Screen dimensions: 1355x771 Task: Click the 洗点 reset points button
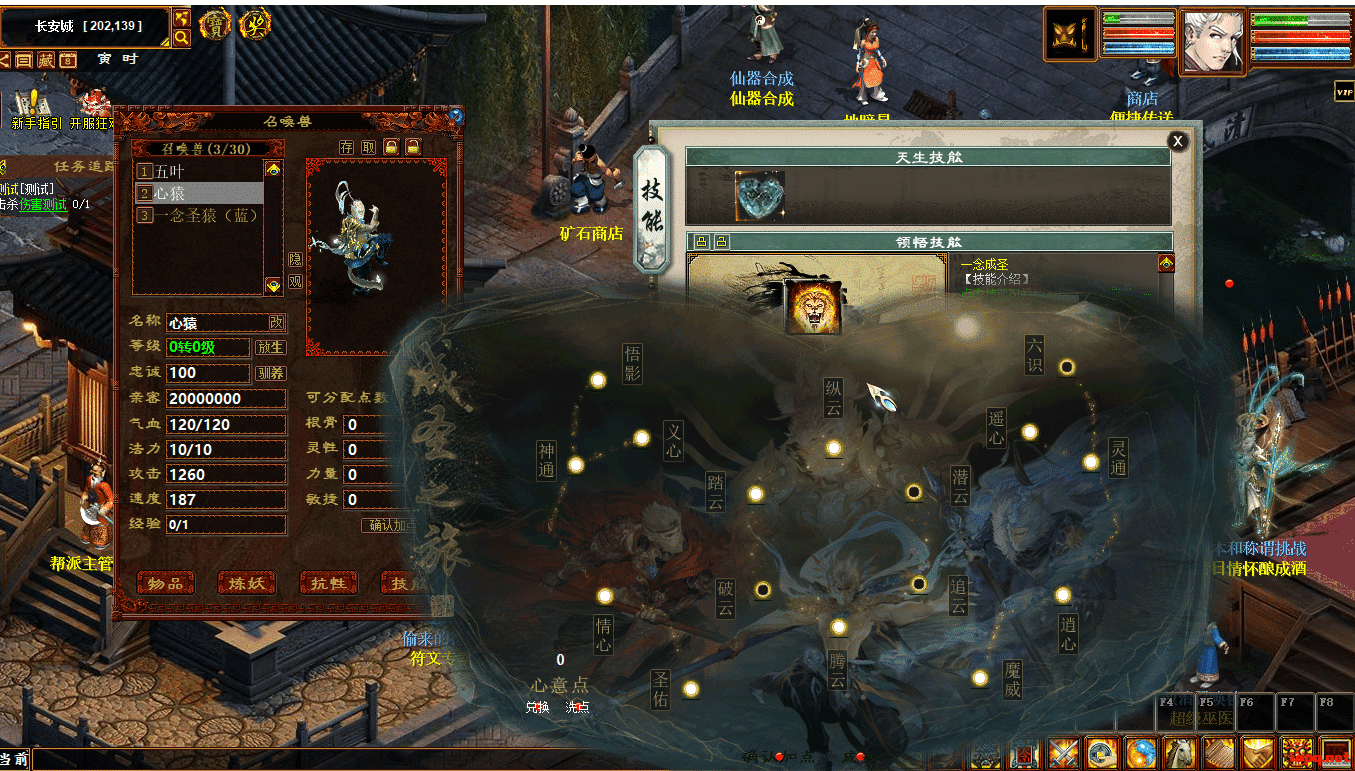(x=577, y=707)
